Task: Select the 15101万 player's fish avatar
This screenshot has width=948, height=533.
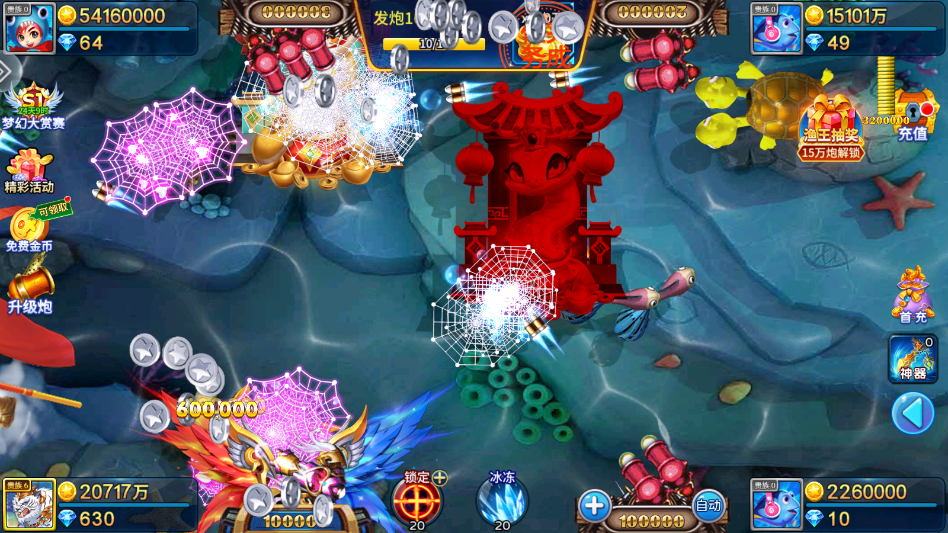Action: (776, 28)
